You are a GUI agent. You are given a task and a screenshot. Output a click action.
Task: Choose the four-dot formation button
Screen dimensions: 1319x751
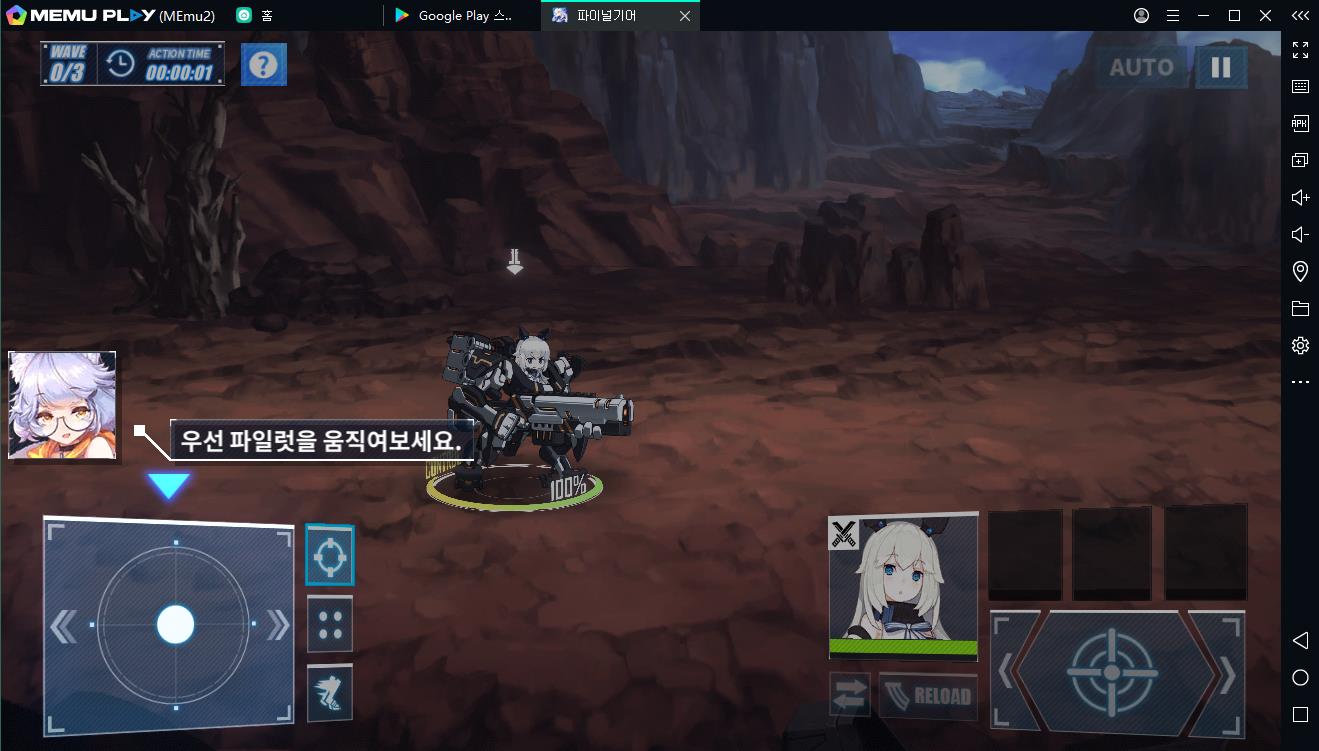click(329, 624)
